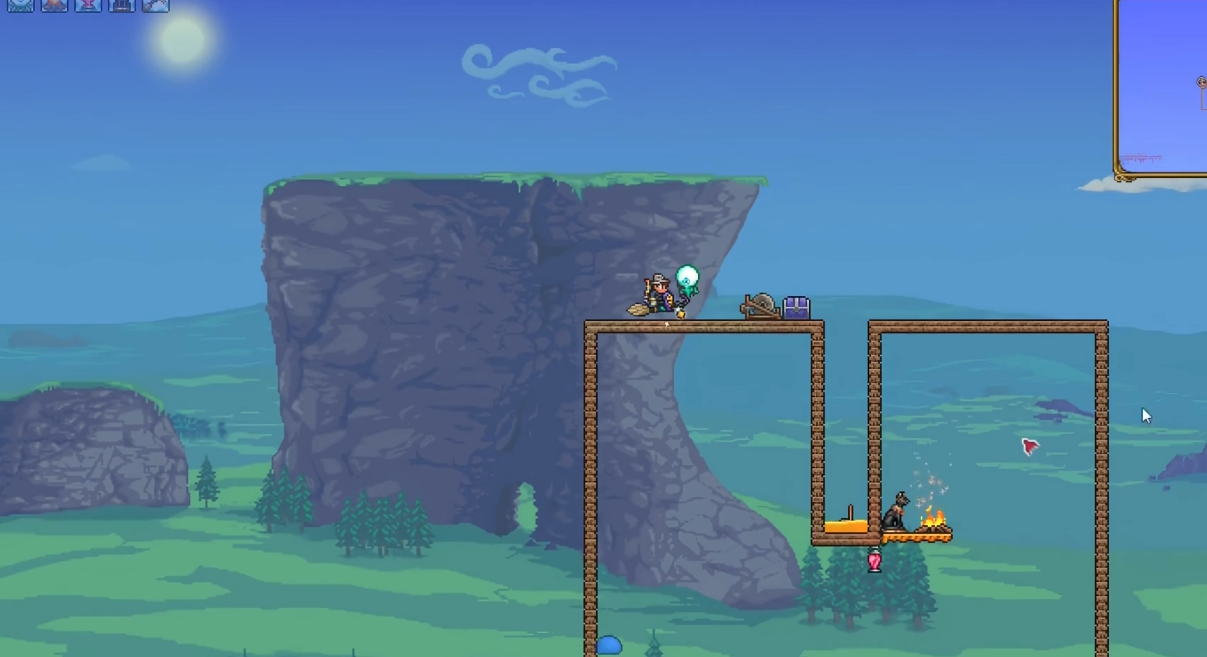
Task: Select the campfire Cozy Fire buff icon
Action: click(54, 4)
